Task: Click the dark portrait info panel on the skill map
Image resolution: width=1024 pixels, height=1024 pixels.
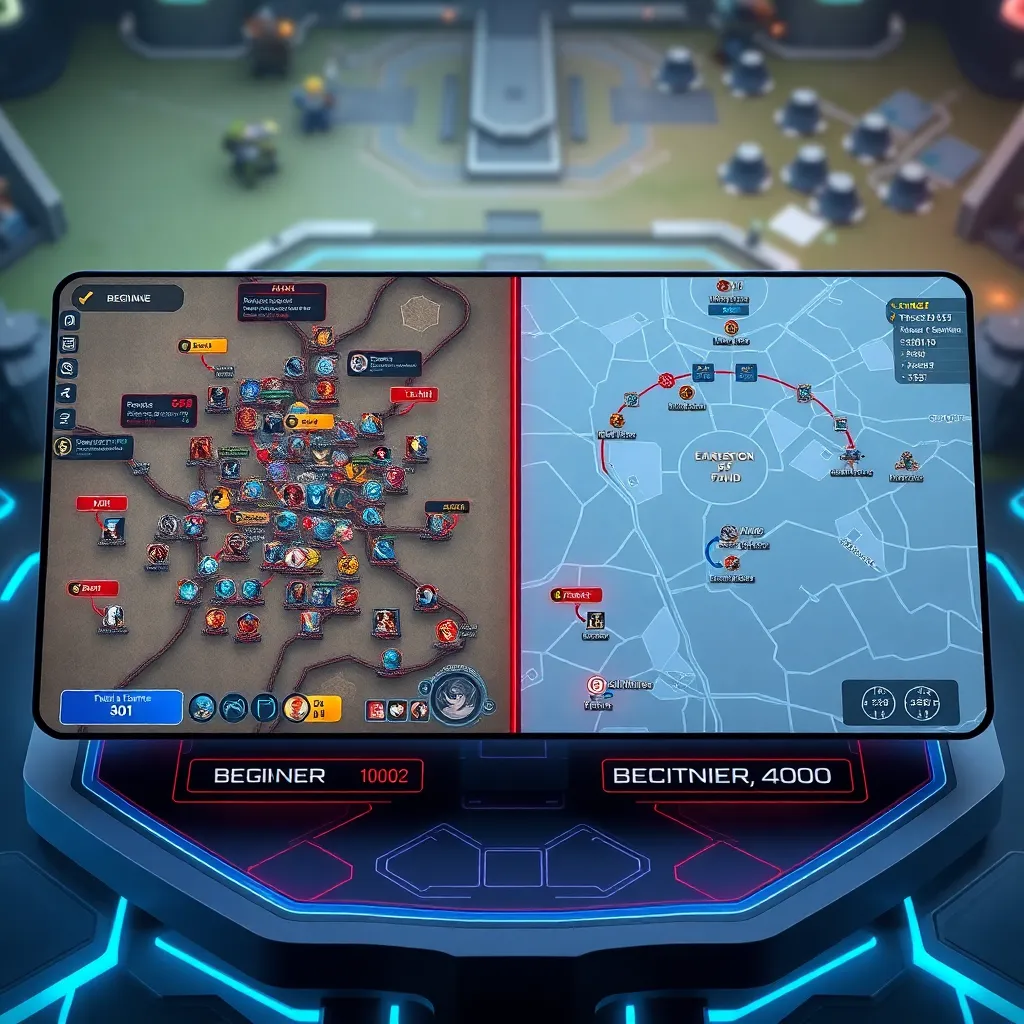Action: pyautogui.click(x=385, y=362)
